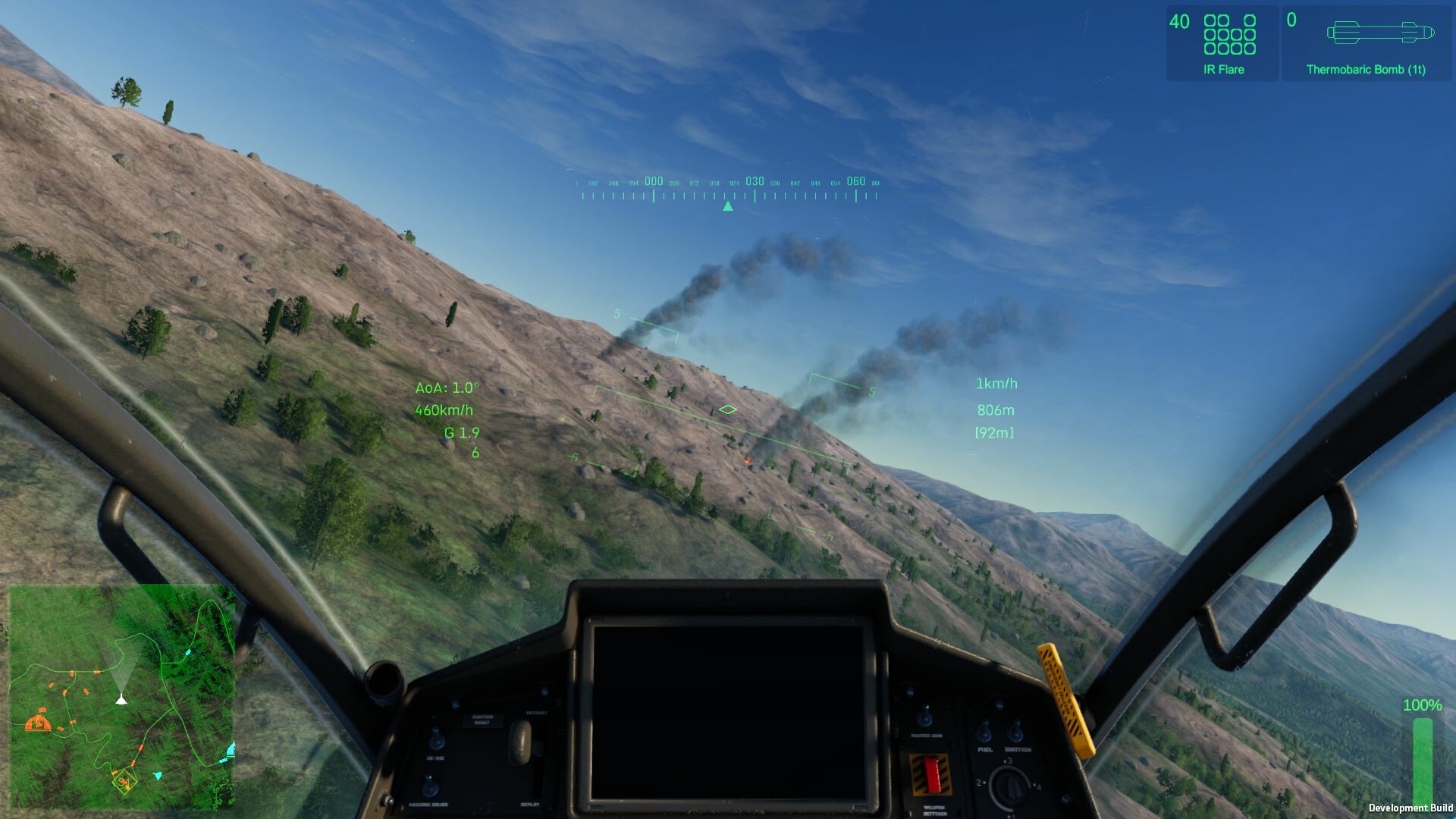Viewport: 1456px width, 819px height.
Task: Turn the numbered engine starter knob
Action: (x=1012, y=786)
